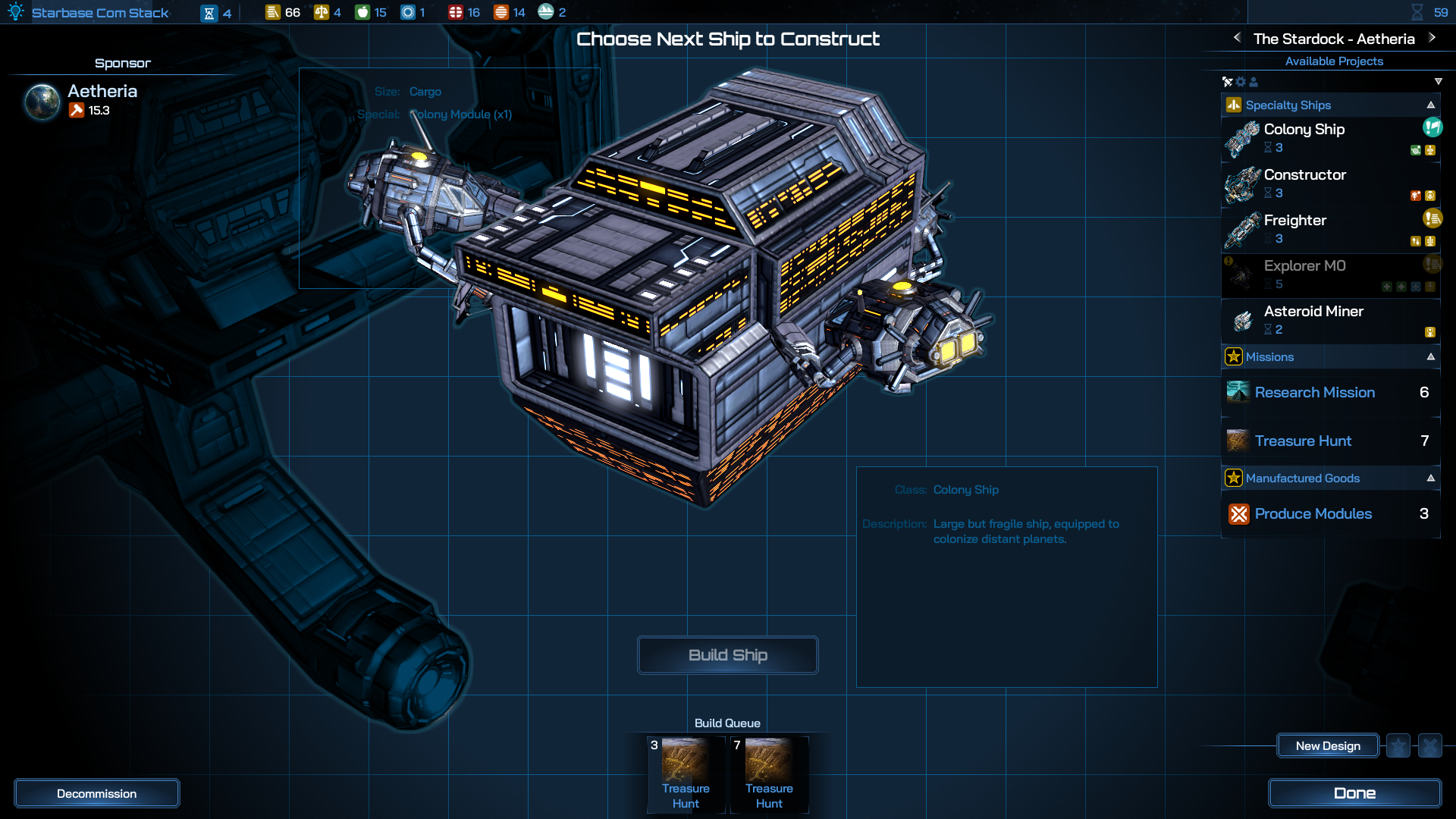This screenshot has height=819, width=1456.
Task: Go to the next shipyard arrow
Action: (1432, 38)
